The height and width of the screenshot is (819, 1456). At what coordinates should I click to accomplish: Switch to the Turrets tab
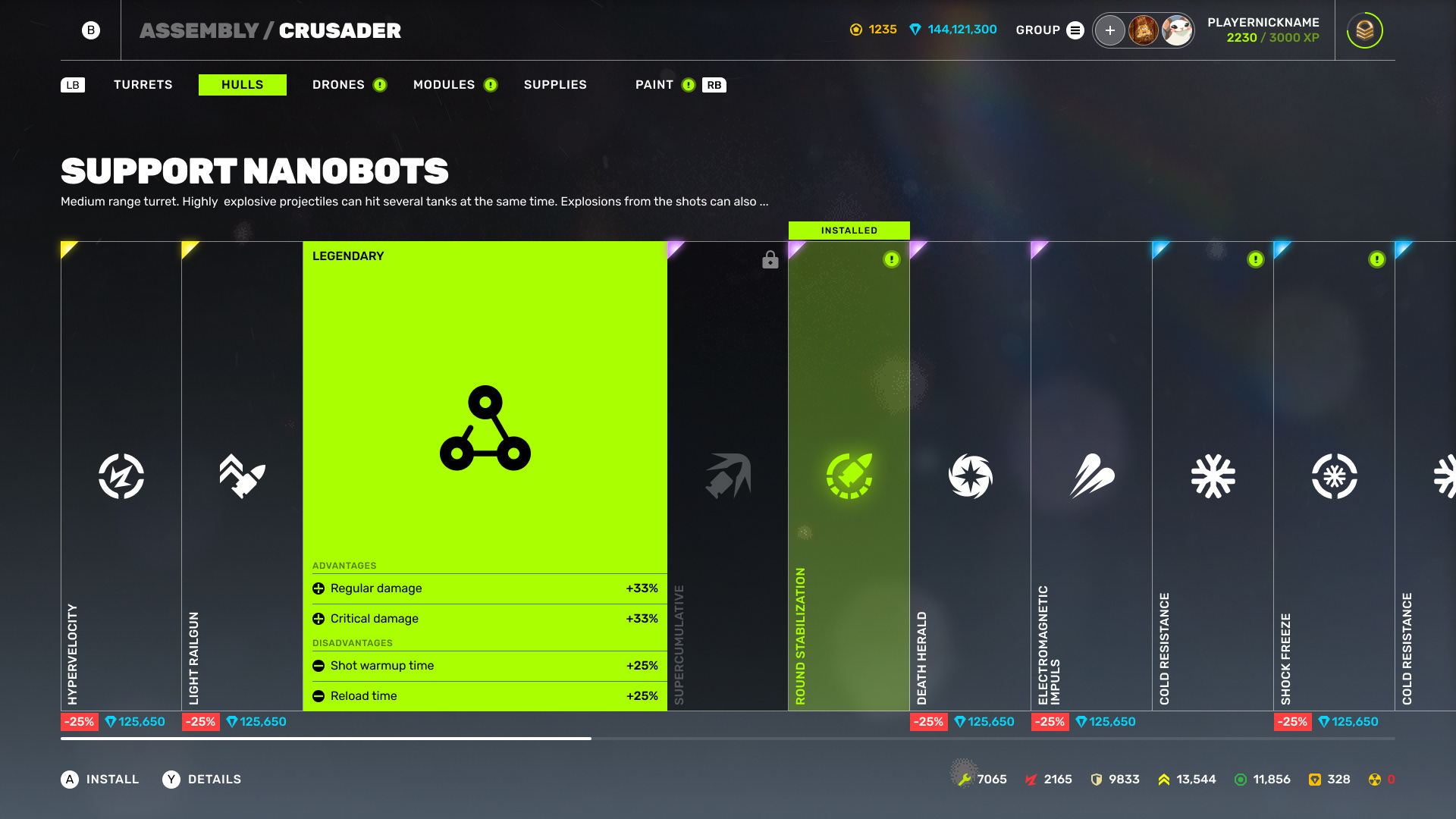click(143, 85)
